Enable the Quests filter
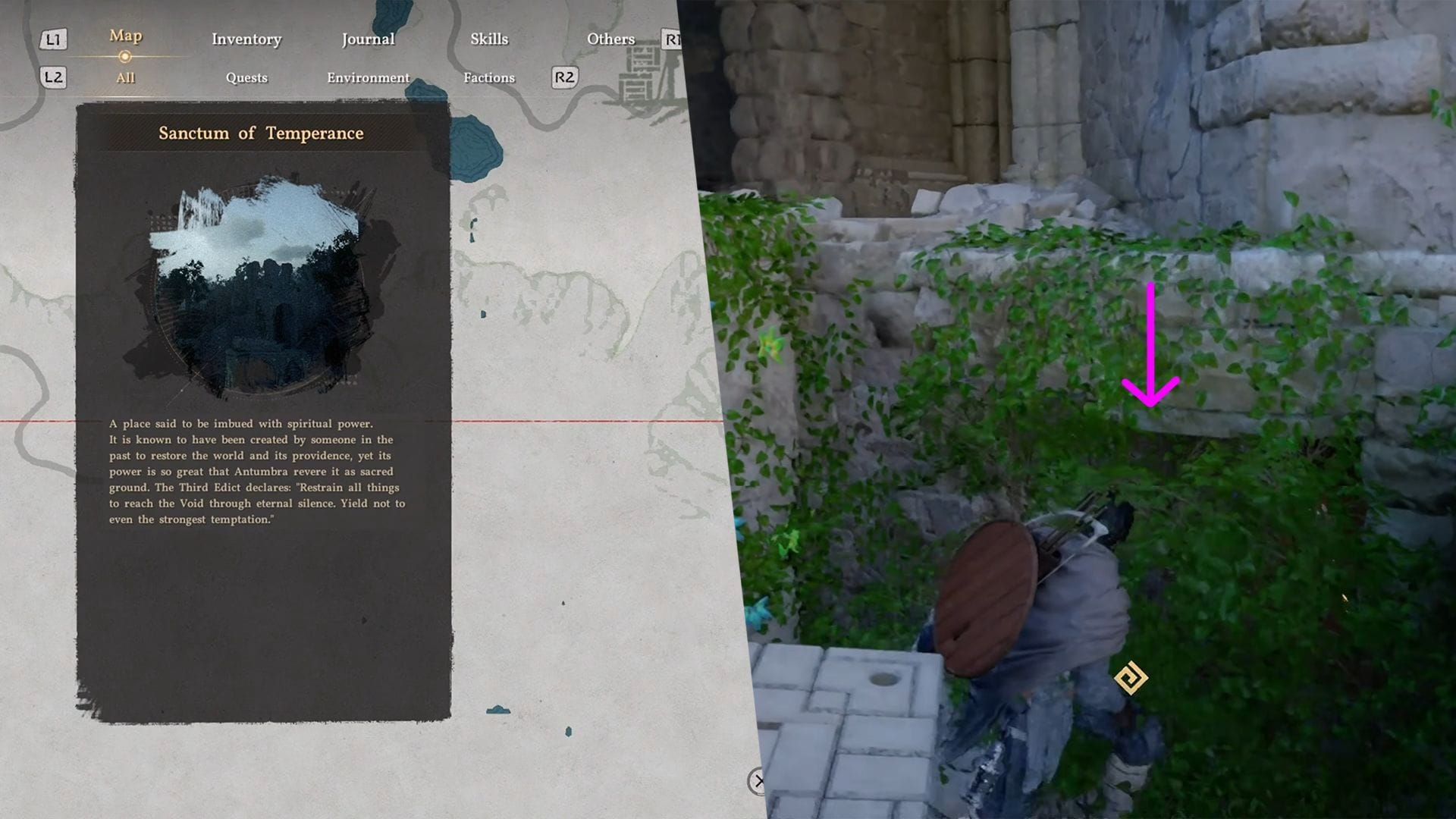The height and width of the screenshot is (819, 1456). click(246, 77)
